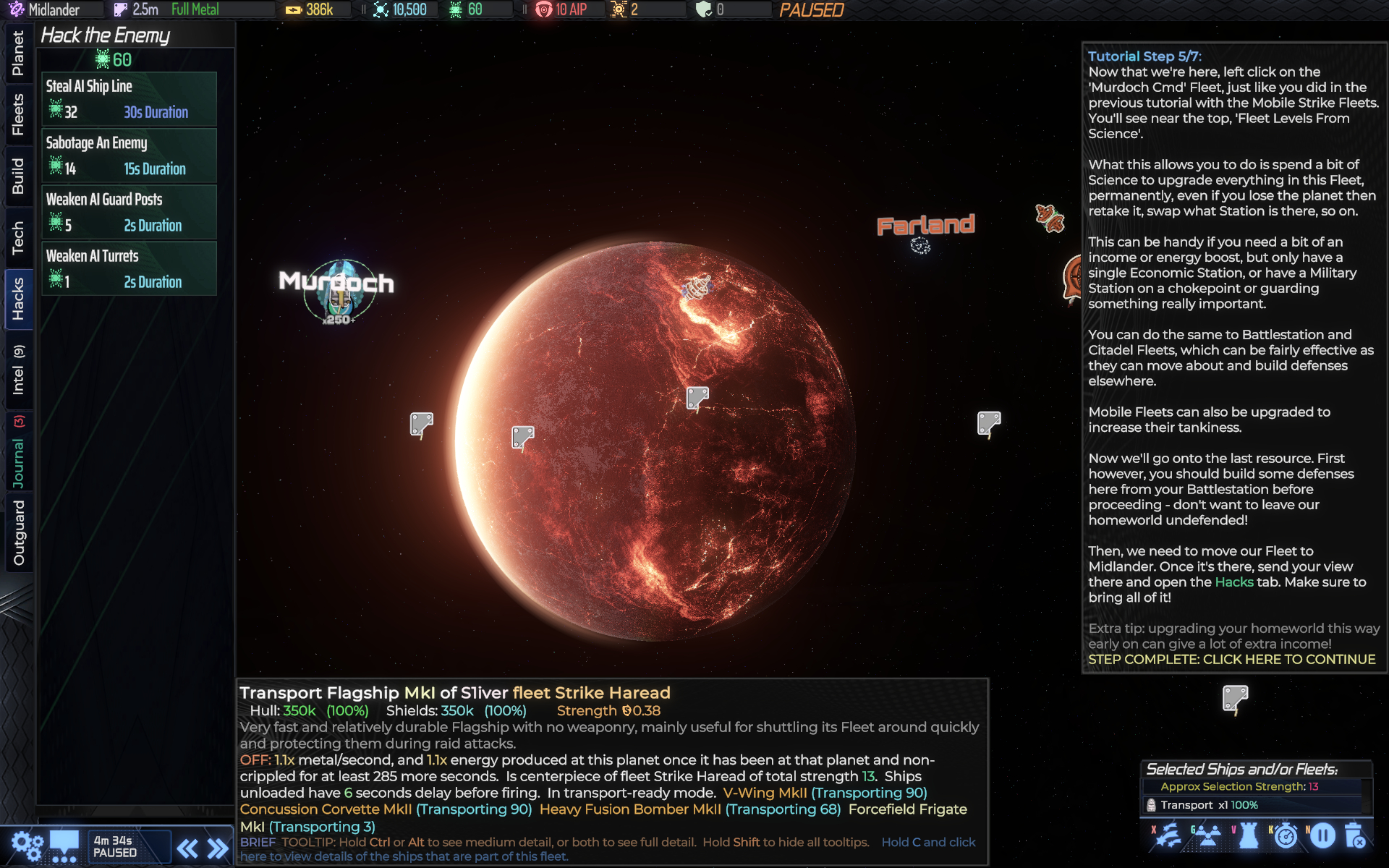
Task: Click STEP COMPLETE: CLICK HERE TO CONTINUE
Action: [1232, 659]
